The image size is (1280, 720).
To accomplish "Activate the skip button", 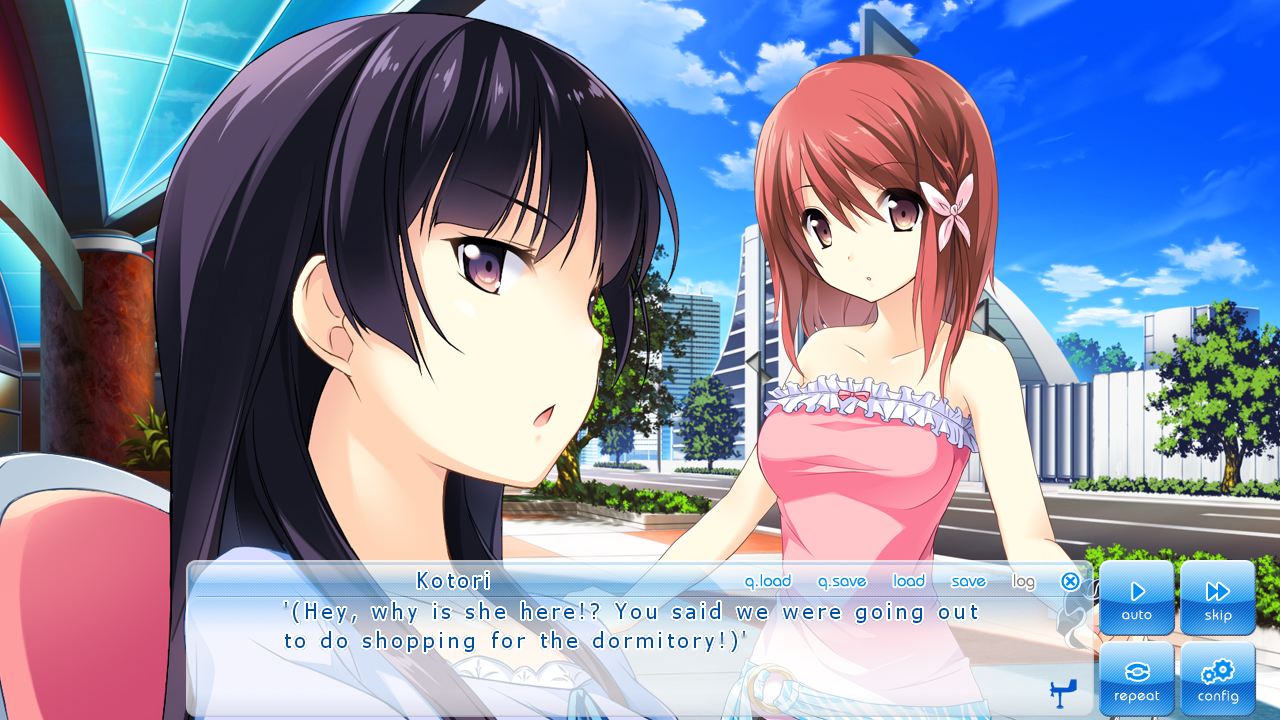I will point(1217,597).
